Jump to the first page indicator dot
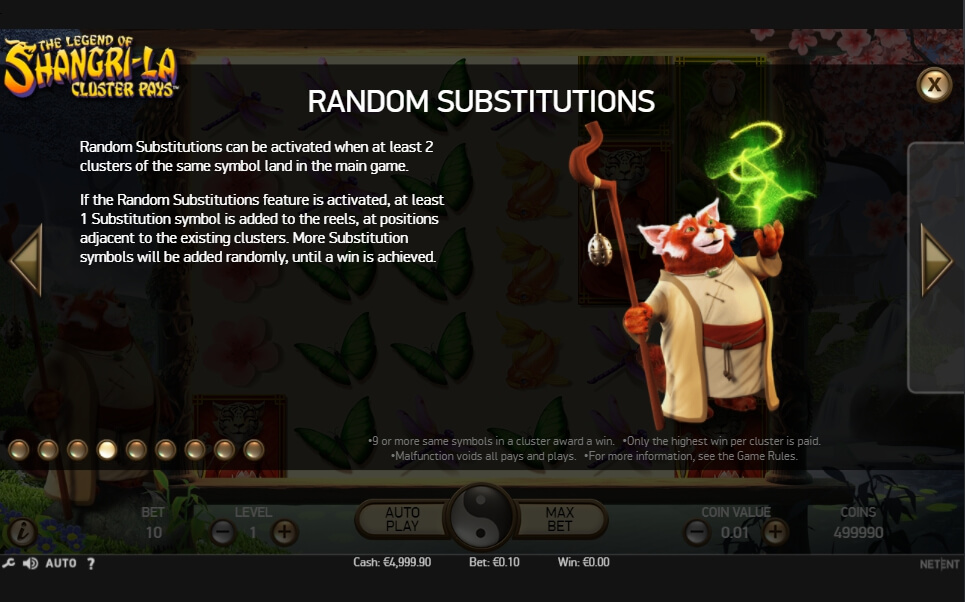Screen dimensions: 965x602 pyautogui.click(x=18, y=450)
